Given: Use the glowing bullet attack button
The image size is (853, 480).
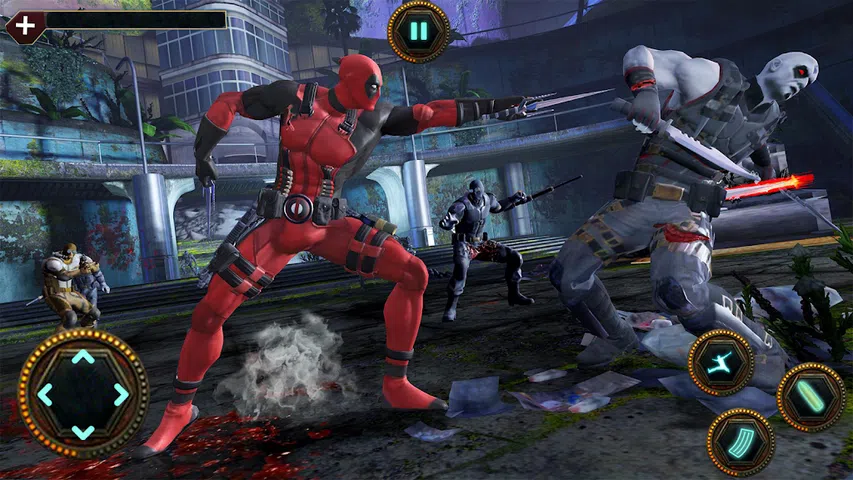Looking at the screenshot, I should click(x=810, y=396).
